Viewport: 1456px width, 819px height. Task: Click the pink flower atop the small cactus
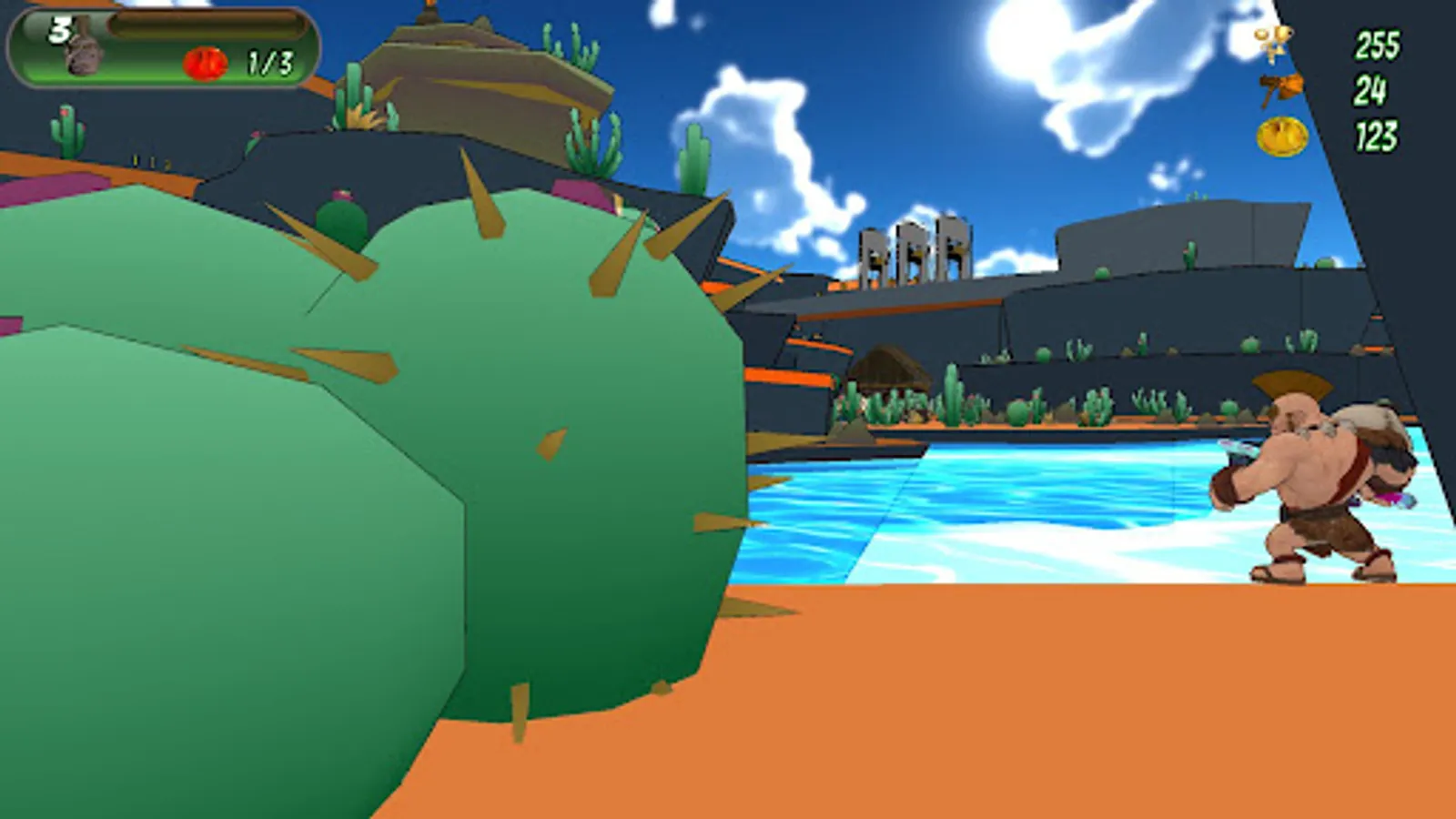click(340, 194)
